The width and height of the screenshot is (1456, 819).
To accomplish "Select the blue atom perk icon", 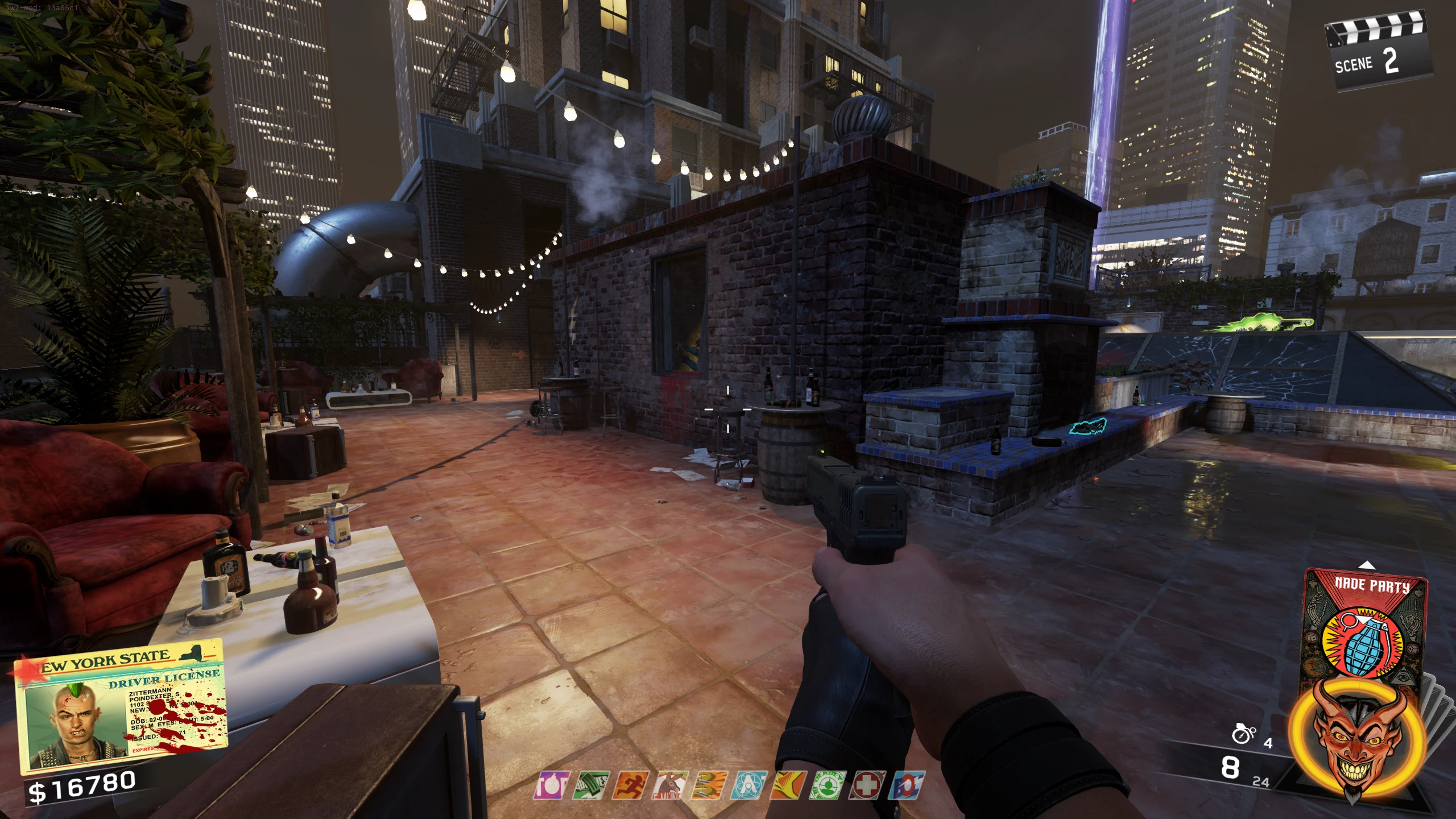I will coord(749,785).
